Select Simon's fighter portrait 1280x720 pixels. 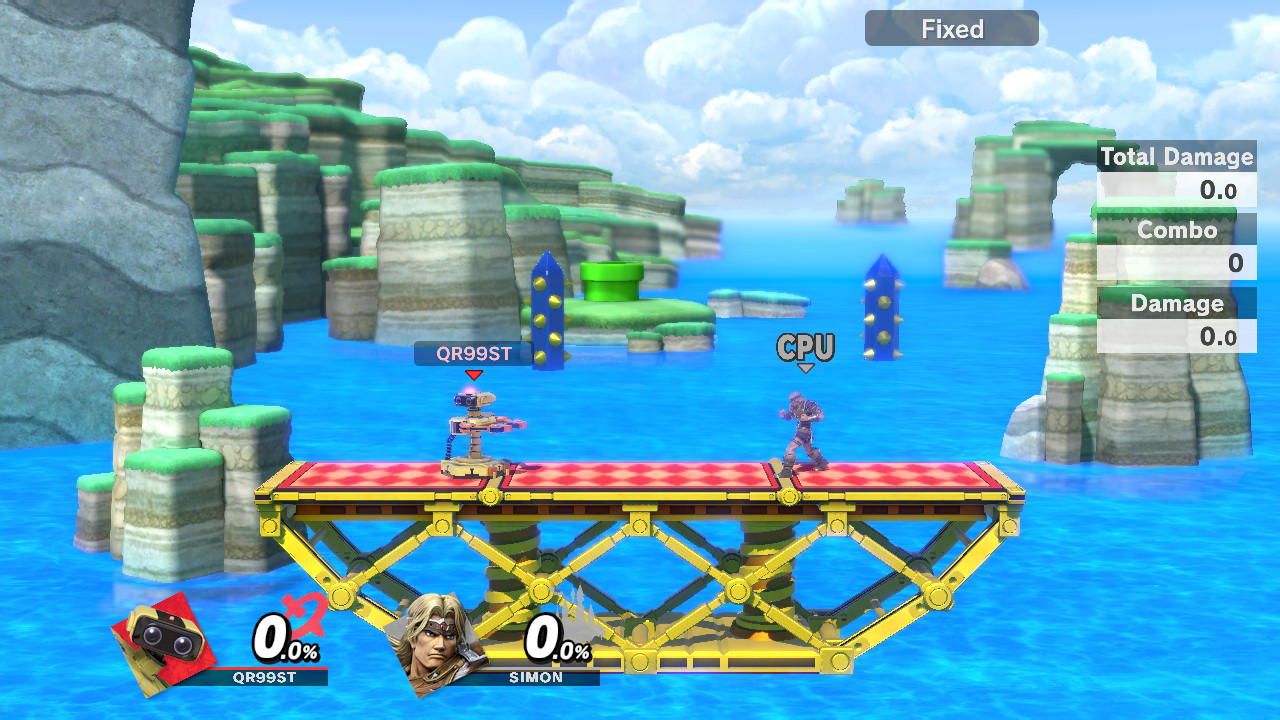pyautogui.click(x=436, y=641)
